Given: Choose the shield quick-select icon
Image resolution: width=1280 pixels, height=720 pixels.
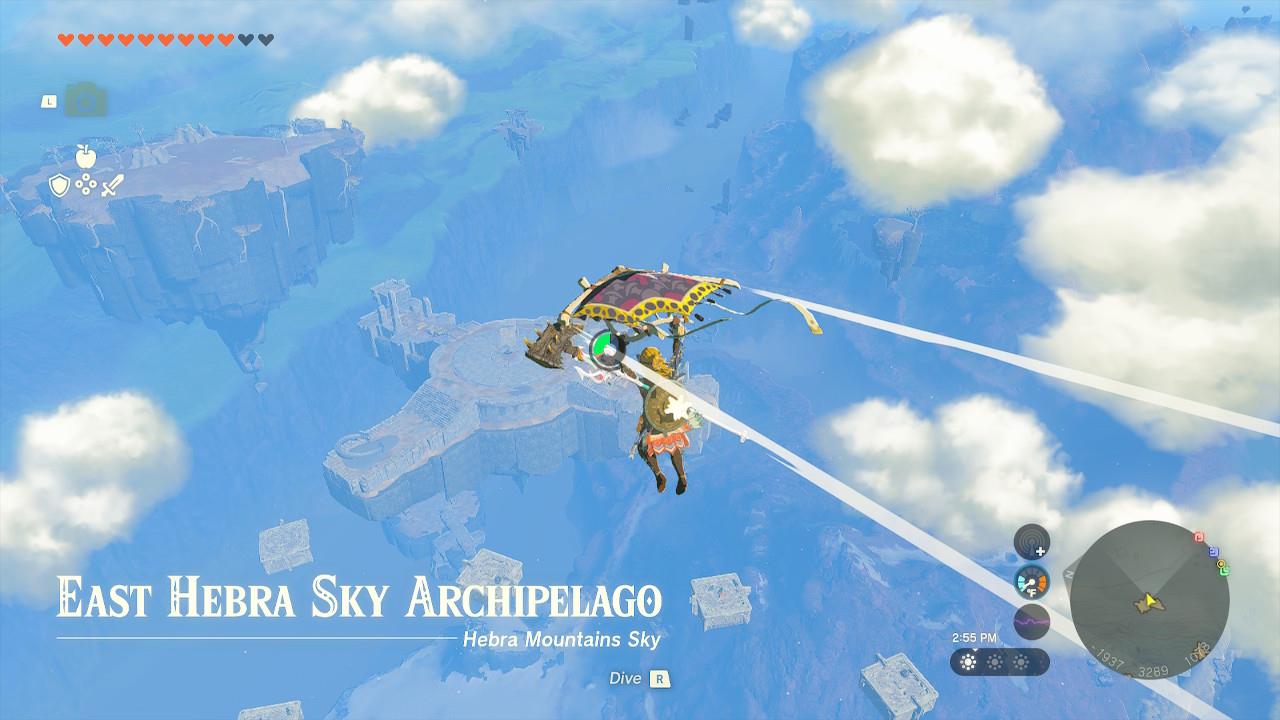Looking at the screenshot, I should 59,185.
